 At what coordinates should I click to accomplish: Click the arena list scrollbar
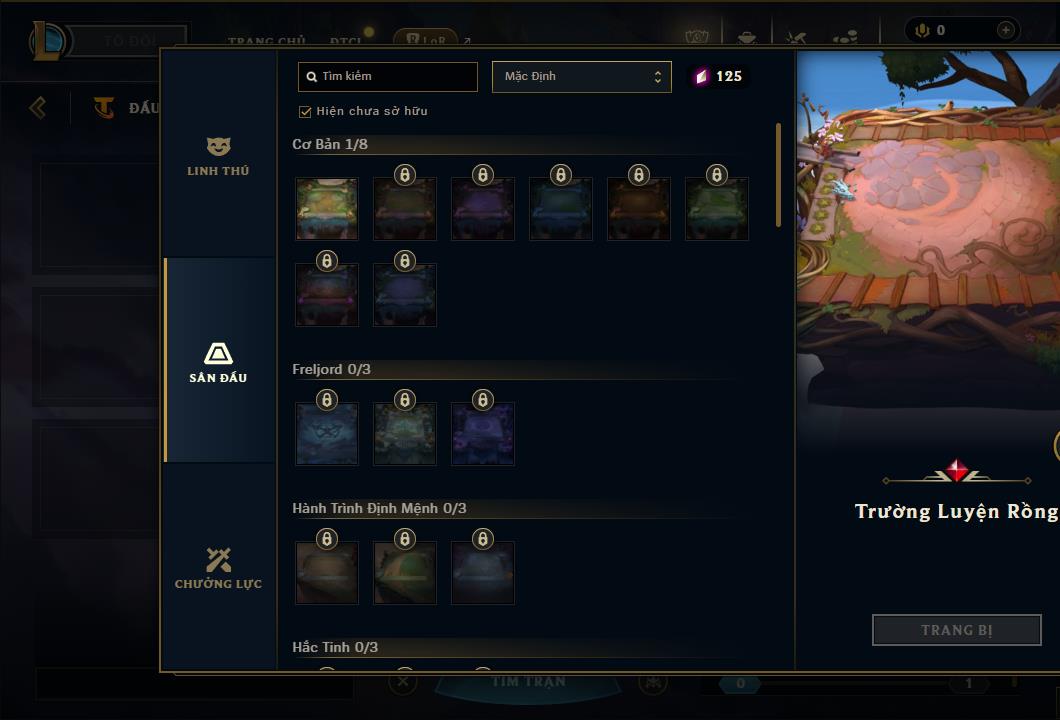click(778, 175)
